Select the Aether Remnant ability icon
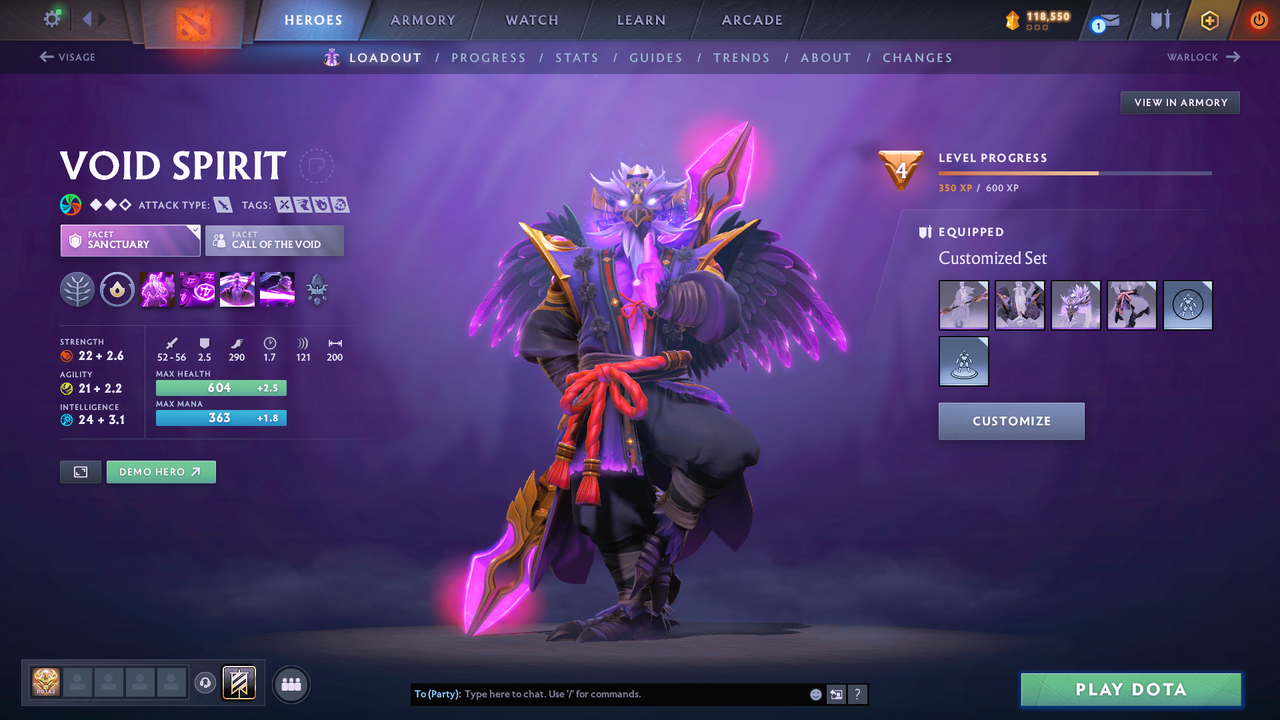This screenshot has width=1280, height=720. click(x=157, y=288)
